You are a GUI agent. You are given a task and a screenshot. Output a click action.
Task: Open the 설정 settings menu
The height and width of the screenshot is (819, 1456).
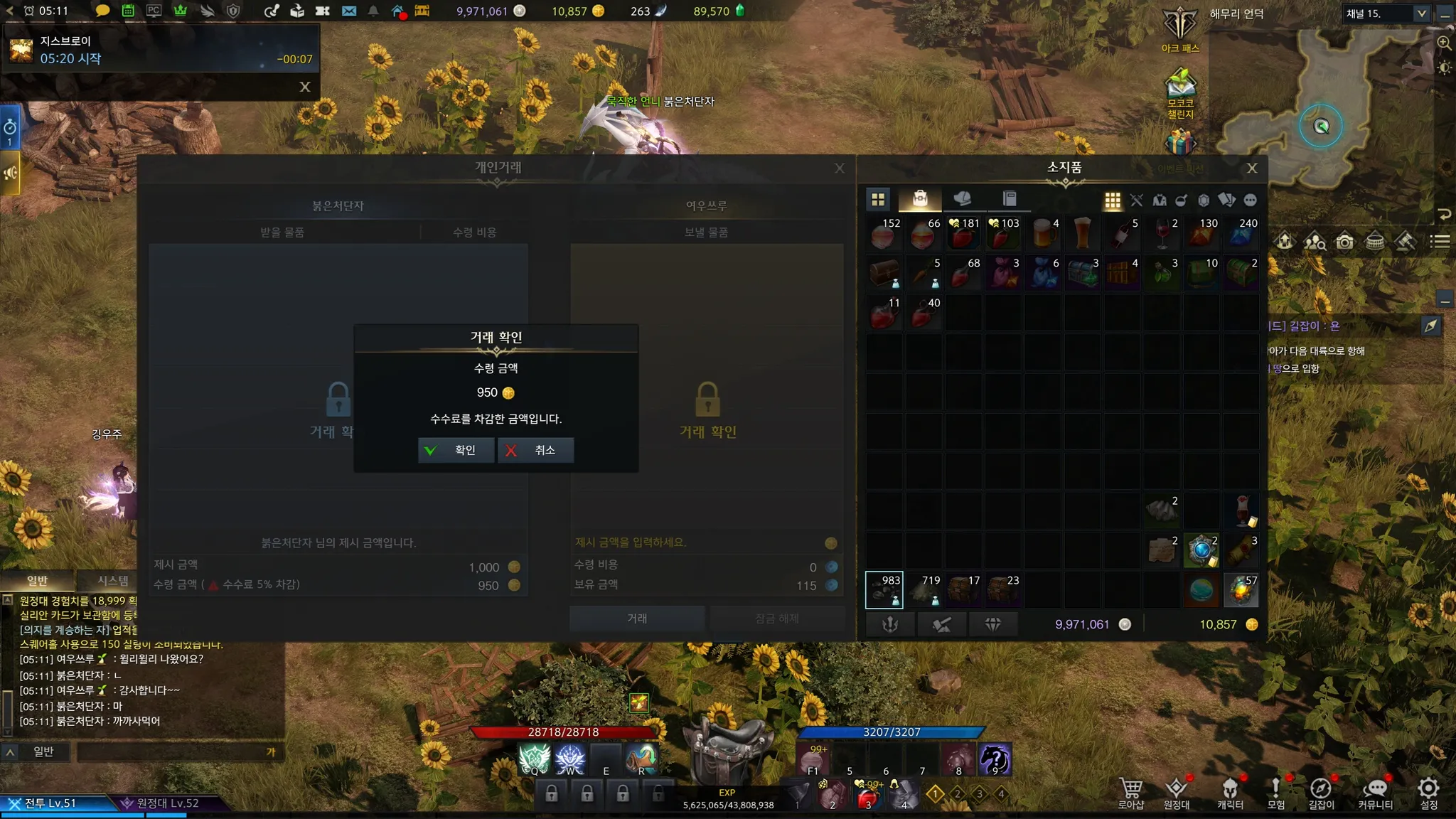pyautogui.click(x=1428, y=793)
